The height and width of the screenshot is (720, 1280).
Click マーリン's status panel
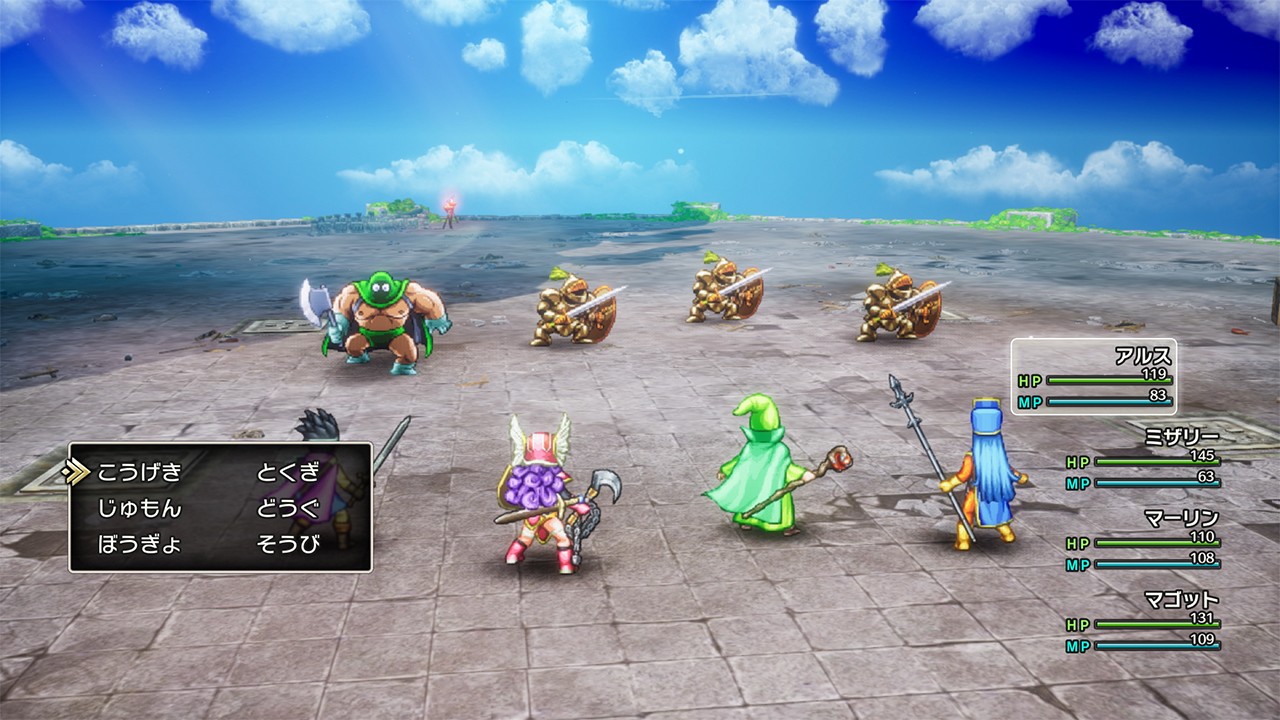coord(1155,540)
